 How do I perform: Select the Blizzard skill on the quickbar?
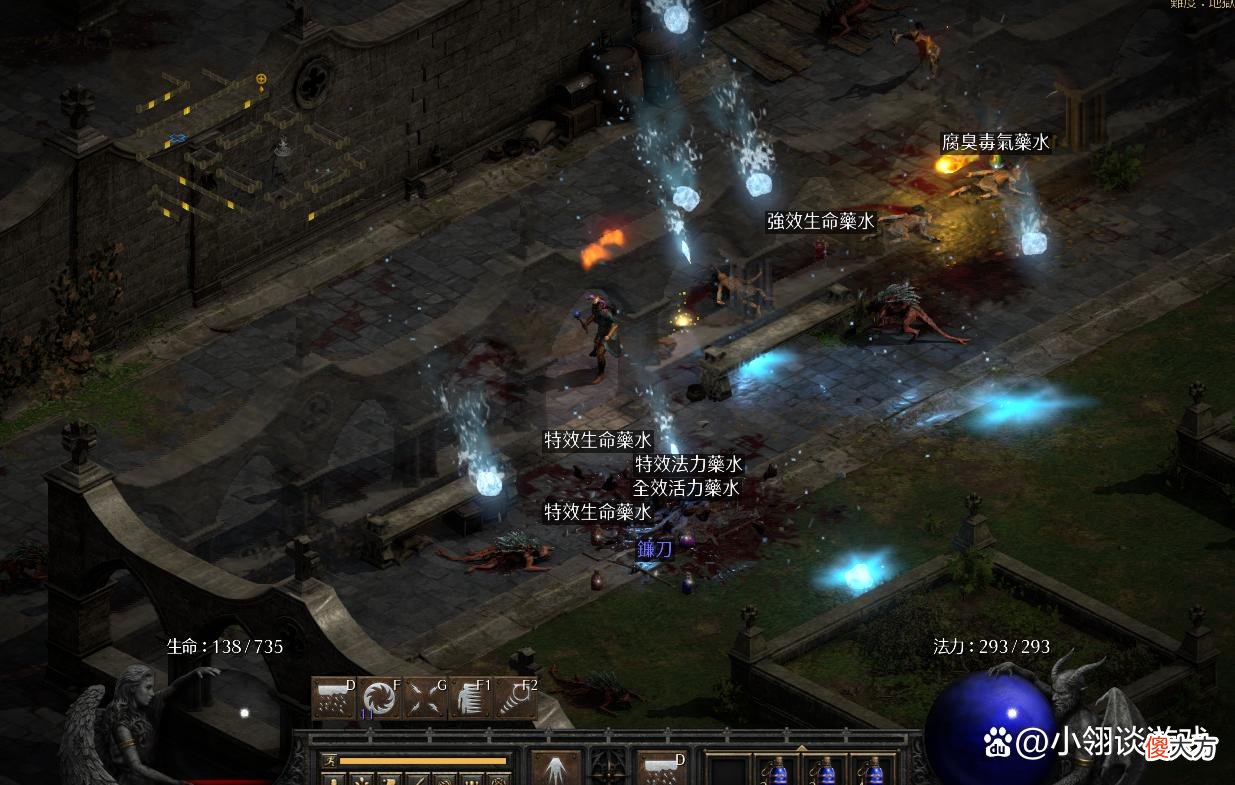tap(334, 698)
